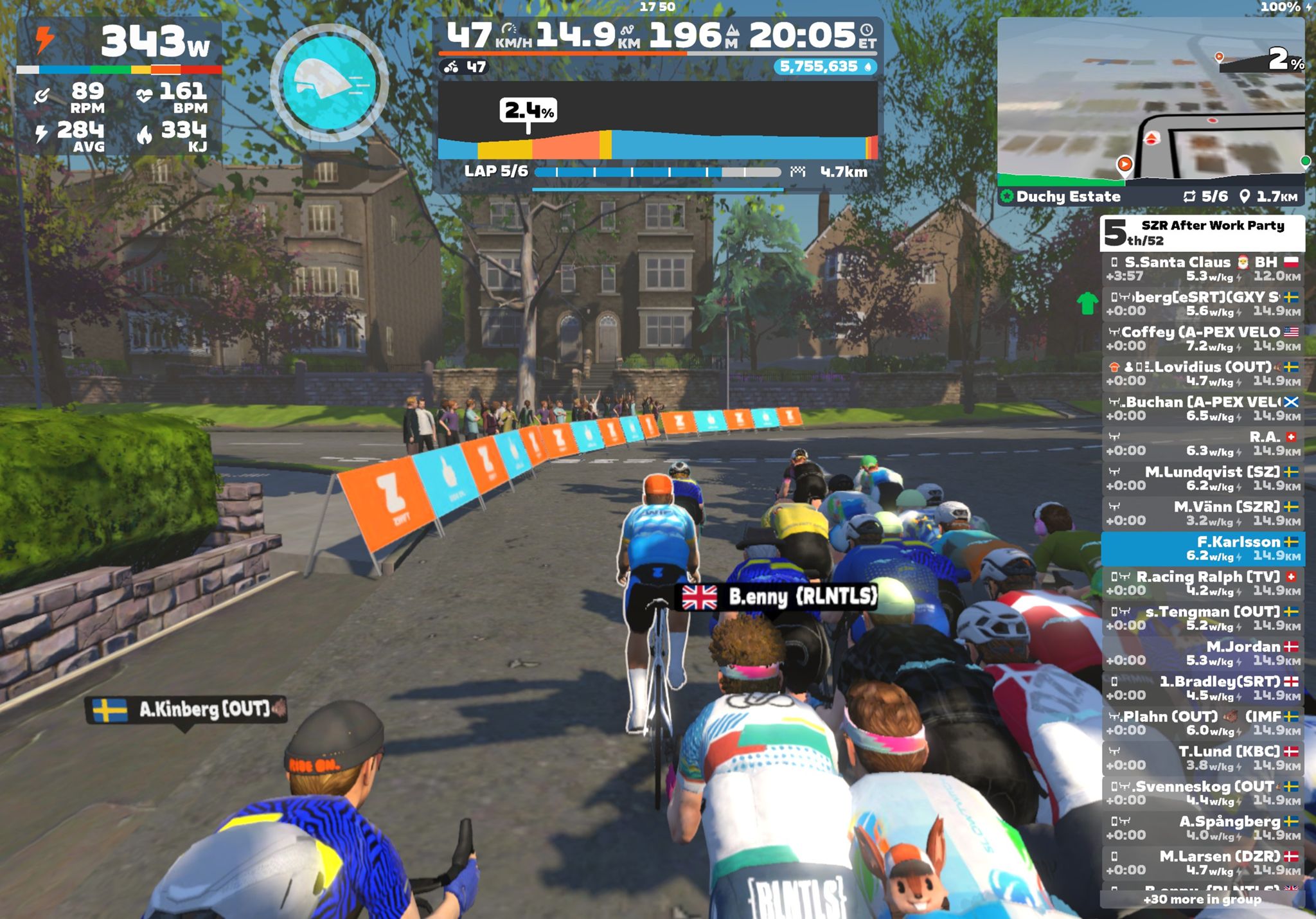The image size is (1316, 919).
Task: Choose M.Vänn (SZR) in the rider list
Action: 1202,513
